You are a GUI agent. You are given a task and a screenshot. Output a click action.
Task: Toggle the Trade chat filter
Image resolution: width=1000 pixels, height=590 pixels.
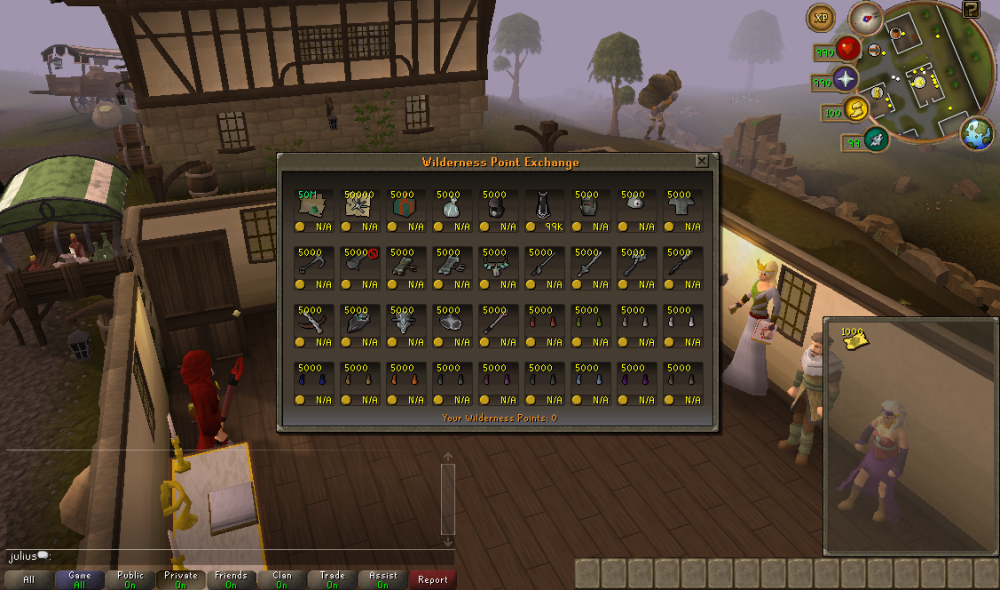coord(332,579)
